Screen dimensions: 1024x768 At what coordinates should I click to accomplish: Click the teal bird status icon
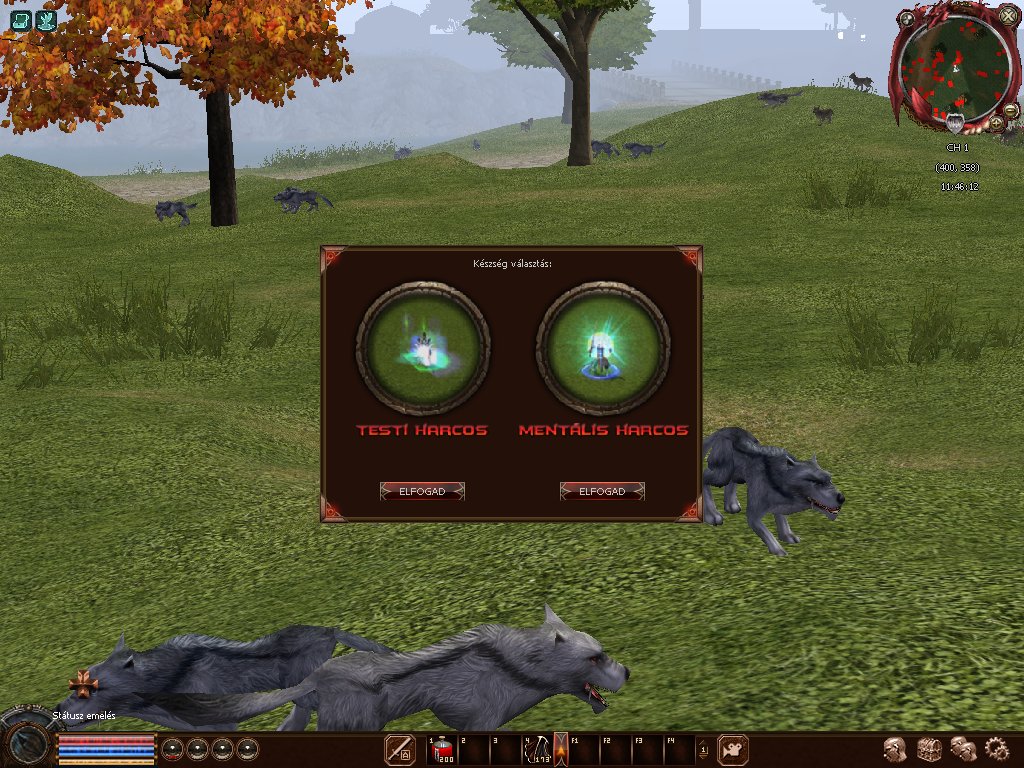45,21
